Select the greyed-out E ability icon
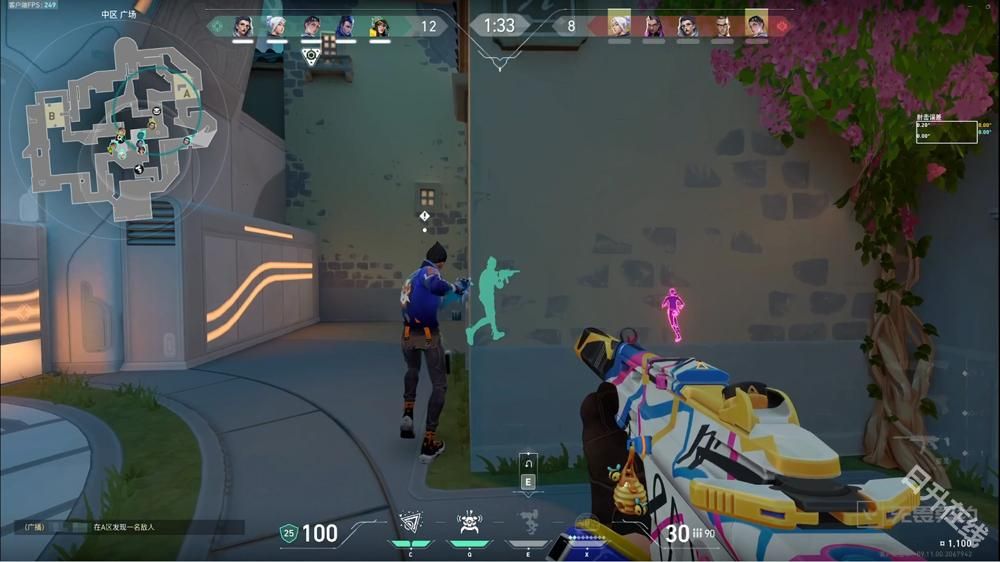 (528, 522)
